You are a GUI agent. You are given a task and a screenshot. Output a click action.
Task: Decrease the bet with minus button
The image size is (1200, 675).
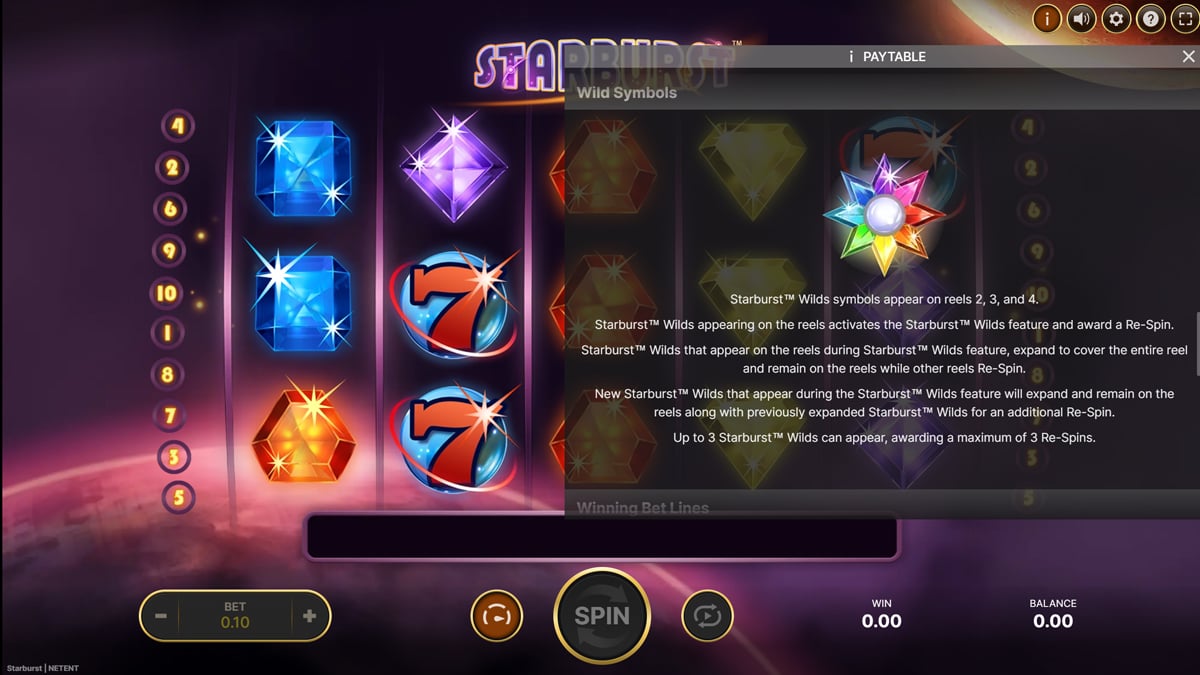click(161, 616)
